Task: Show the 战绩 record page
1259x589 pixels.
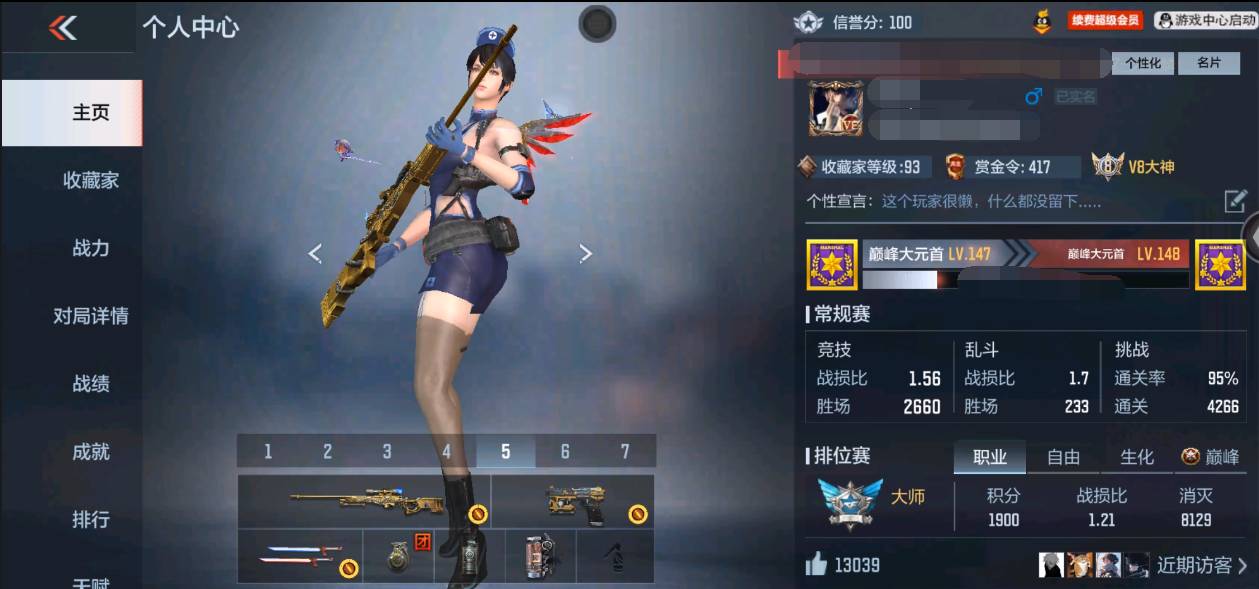Action: pos(91,384)
